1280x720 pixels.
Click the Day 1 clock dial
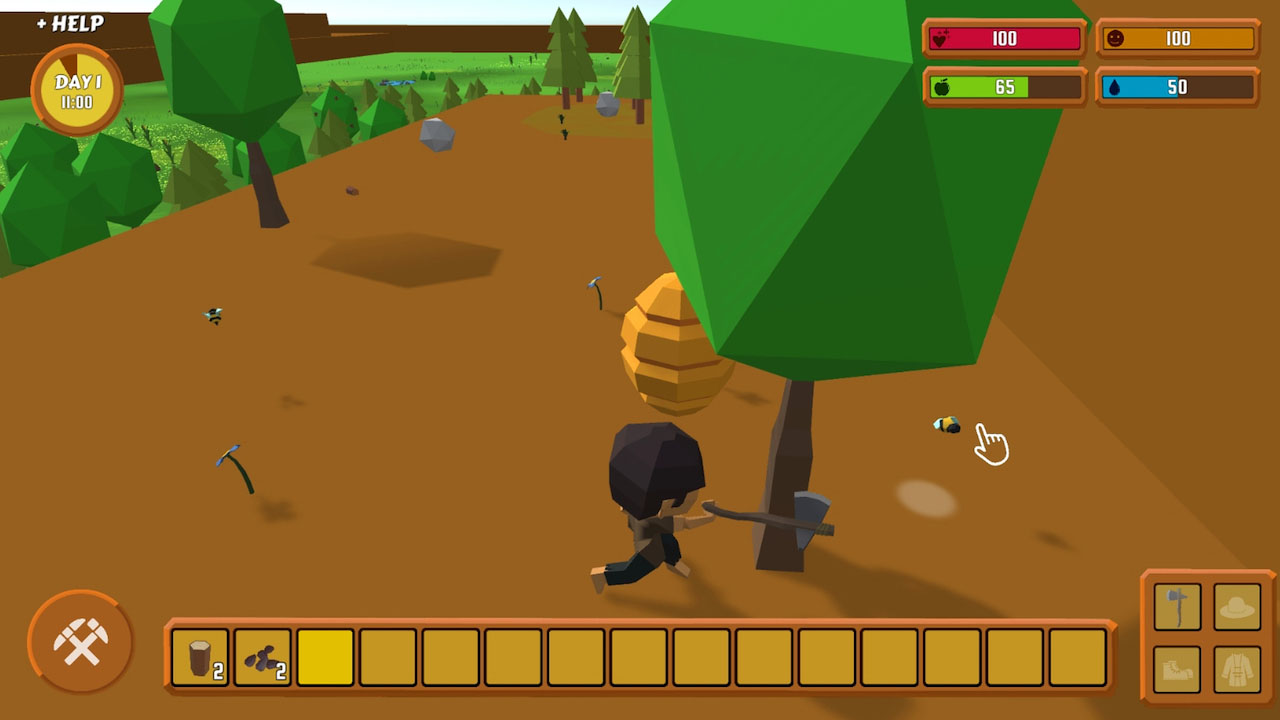[x=75, y=88]
